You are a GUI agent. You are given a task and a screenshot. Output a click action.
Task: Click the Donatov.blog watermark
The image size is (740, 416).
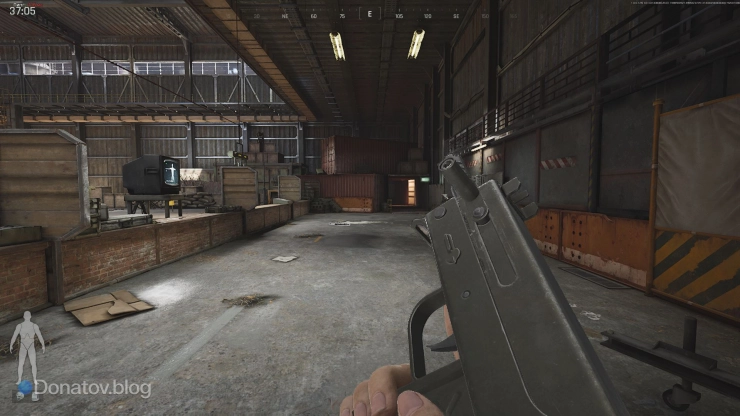tap(92, 388)
